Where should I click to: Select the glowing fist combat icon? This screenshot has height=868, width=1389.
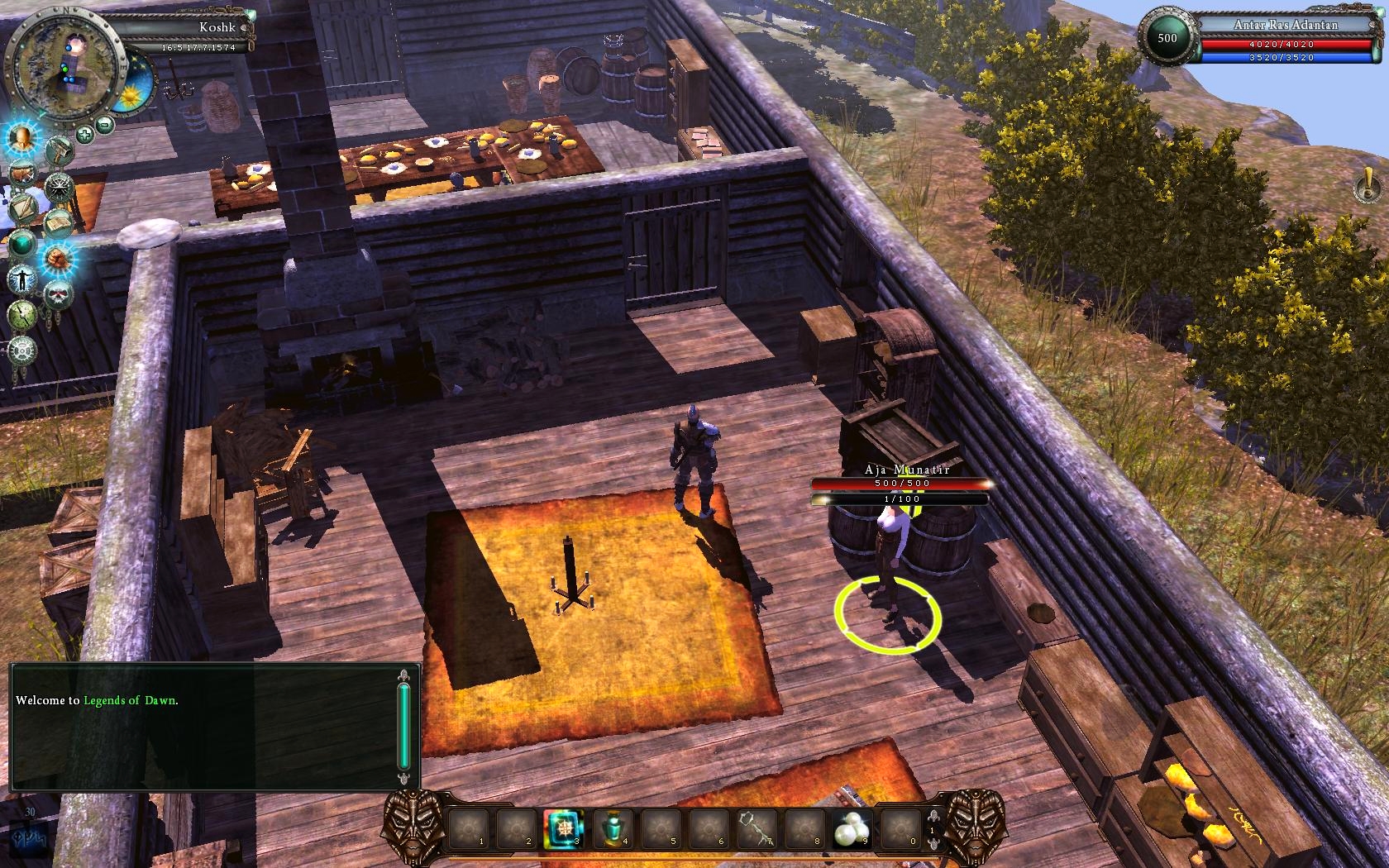[59, 259]
